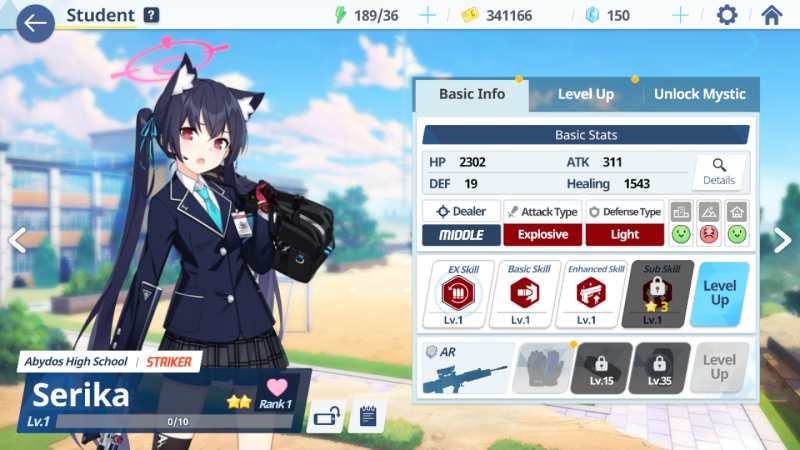800x450 pixels.
Task: Open the AR weapon slot
Action: point(466,367)
